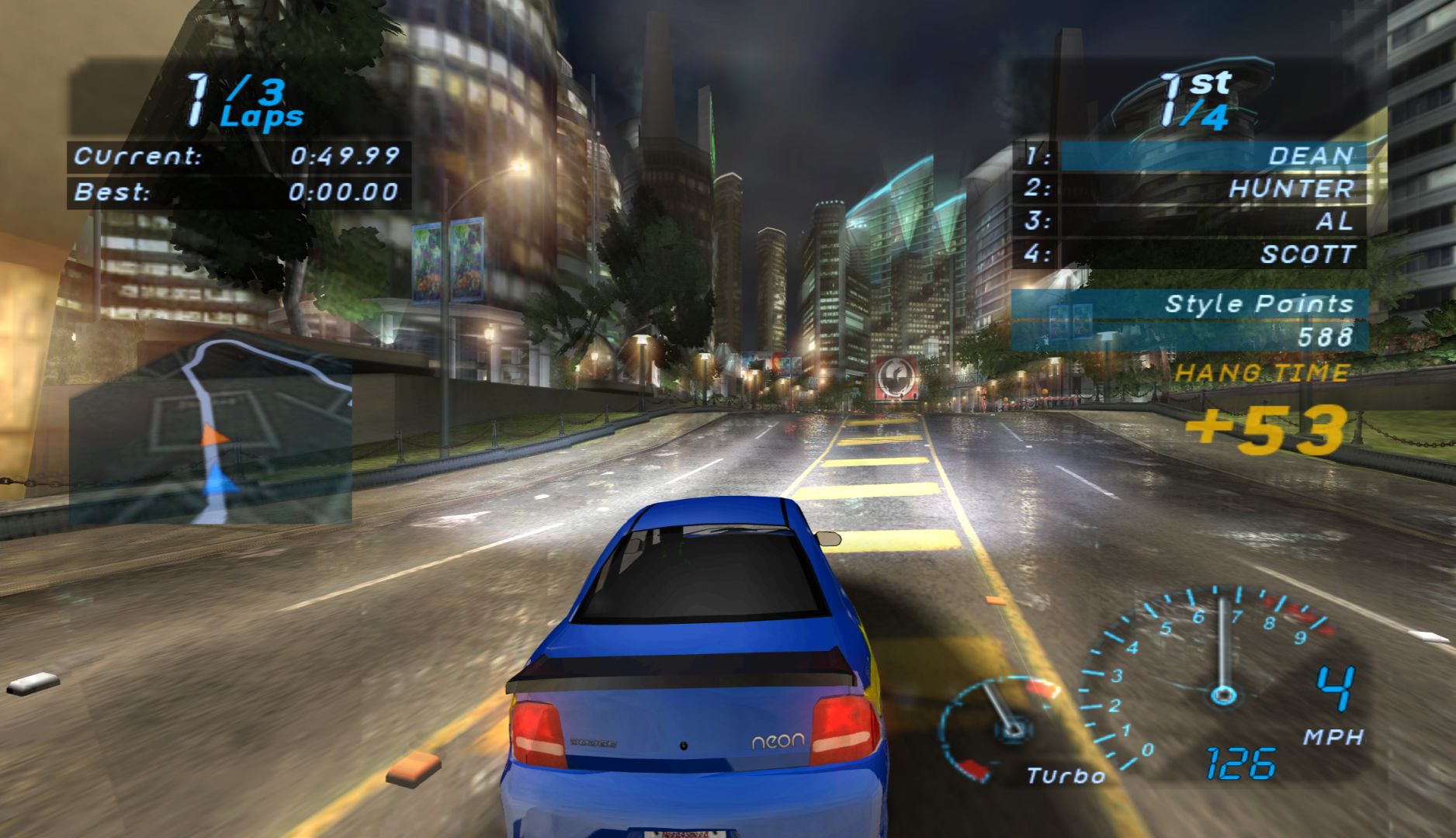Select the orange opponent marker on minimap
1456x838 pixels.
point(213,435)
